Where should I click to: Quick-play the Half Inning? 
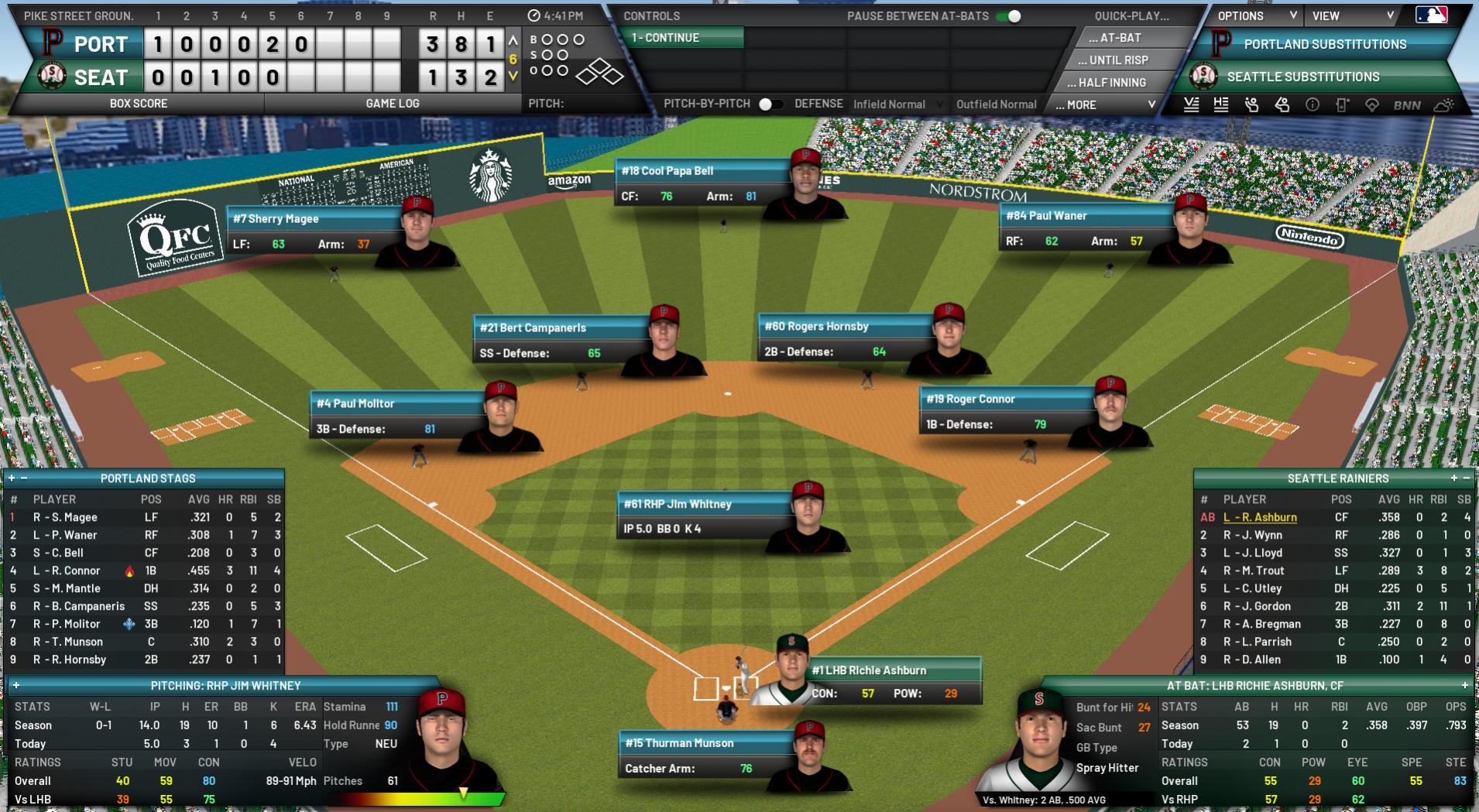click(1111, 83)
